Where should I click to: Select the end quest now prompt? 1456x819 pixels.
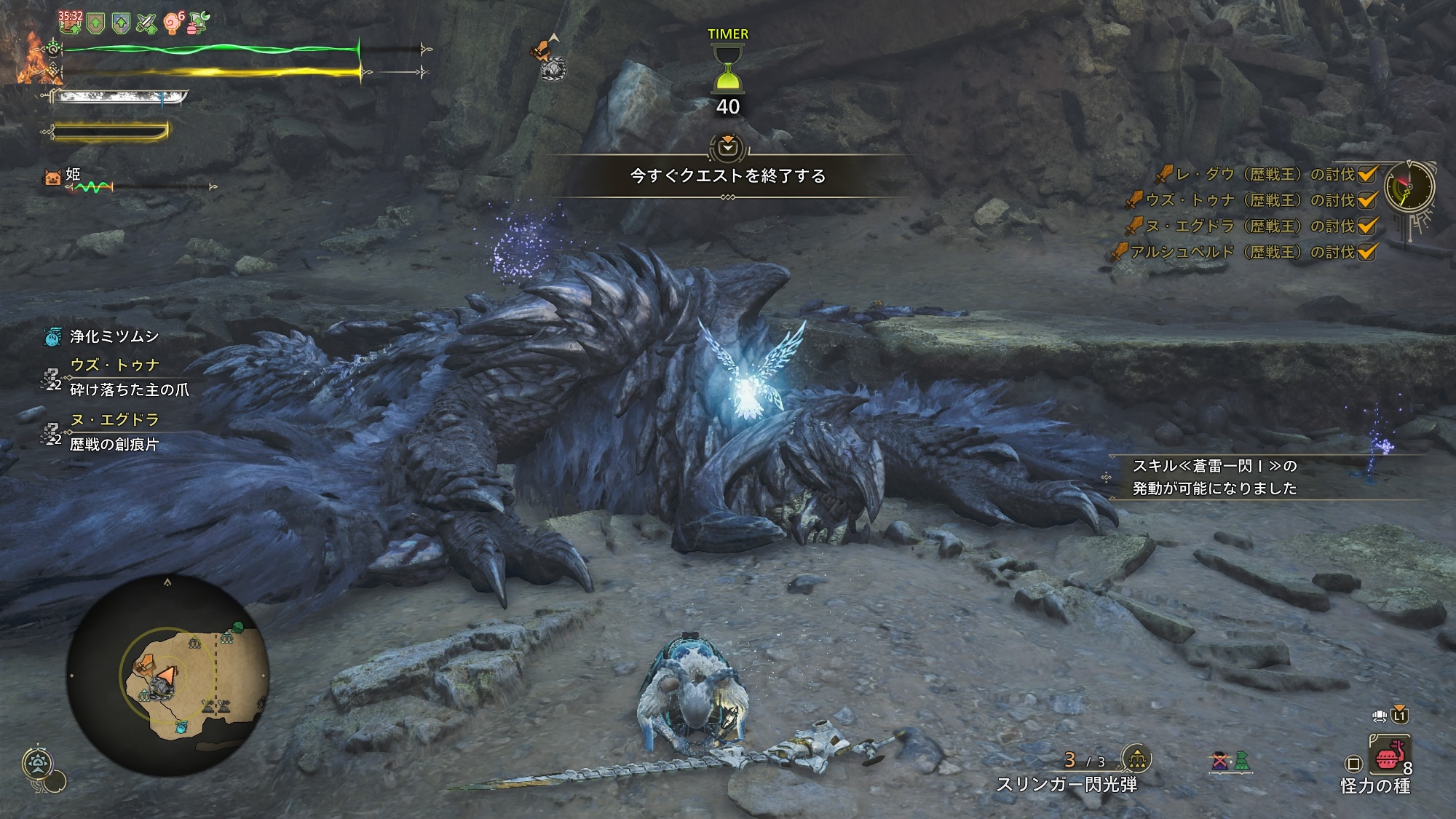coord(727,175)
